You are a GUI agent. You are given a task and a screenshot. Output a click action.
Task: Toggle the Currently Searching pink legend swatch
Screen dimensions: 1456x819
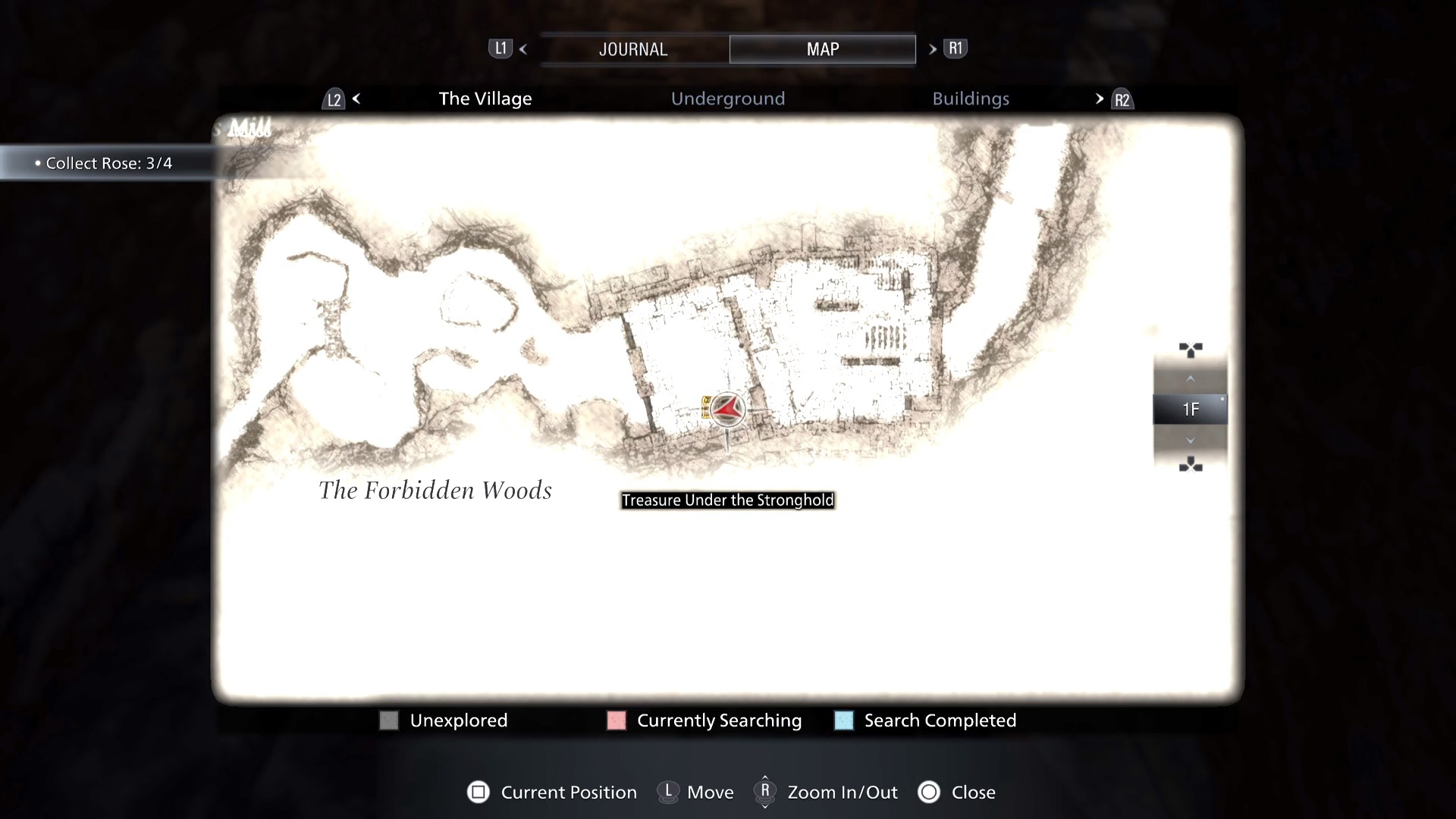(x=616, y=720)
